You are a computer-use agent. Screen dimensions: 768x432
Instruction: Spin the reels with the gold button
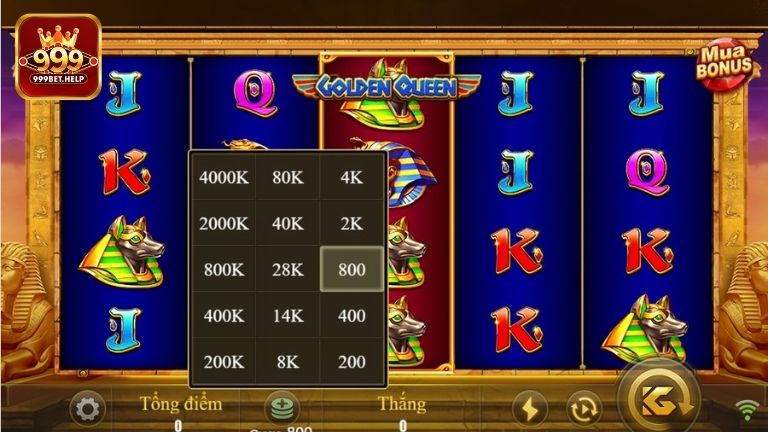pos(657,401)
